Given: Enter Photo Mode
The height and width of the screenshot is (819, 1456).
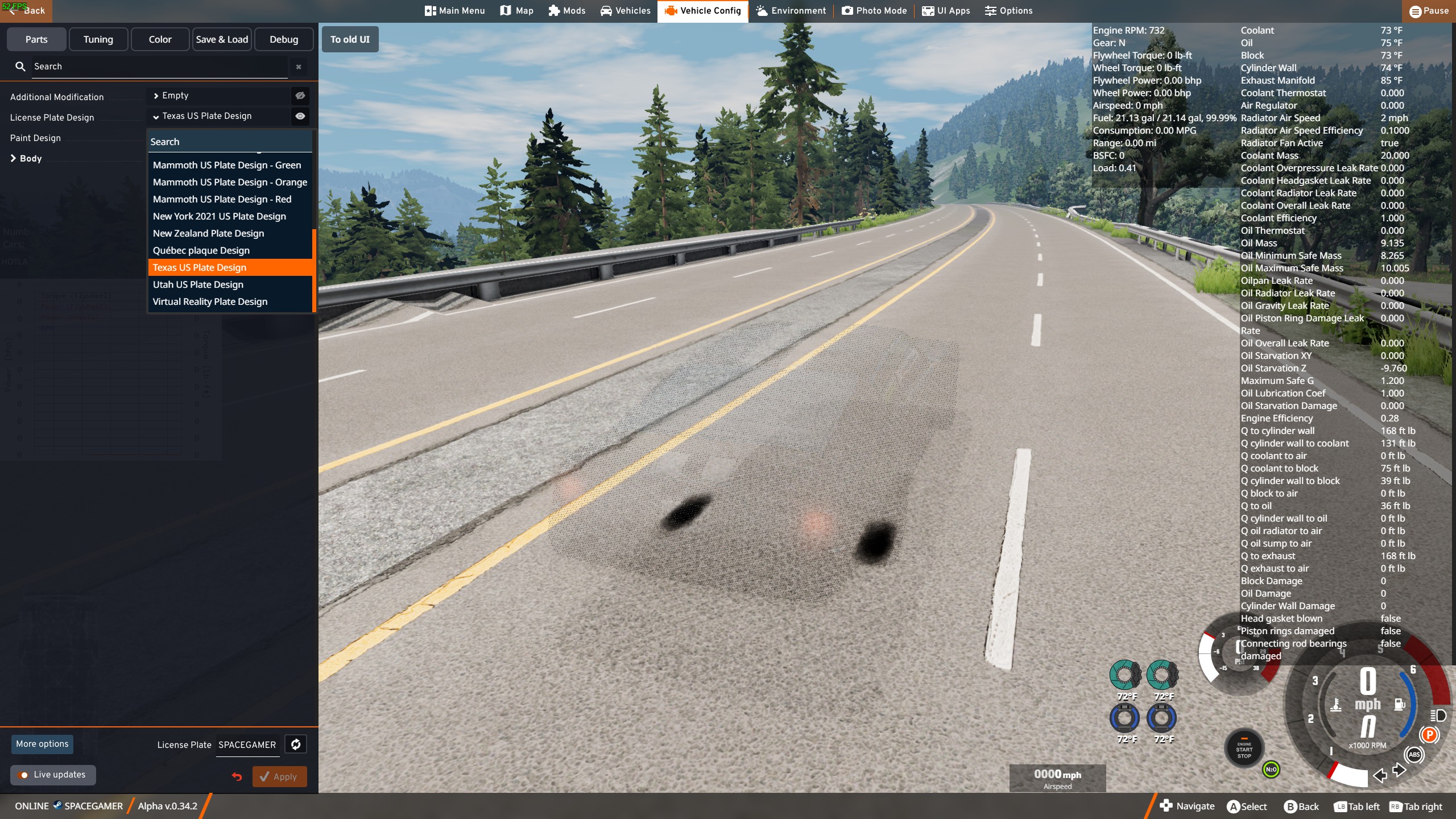Looking at the screenshot, I should tap(874, 11).
